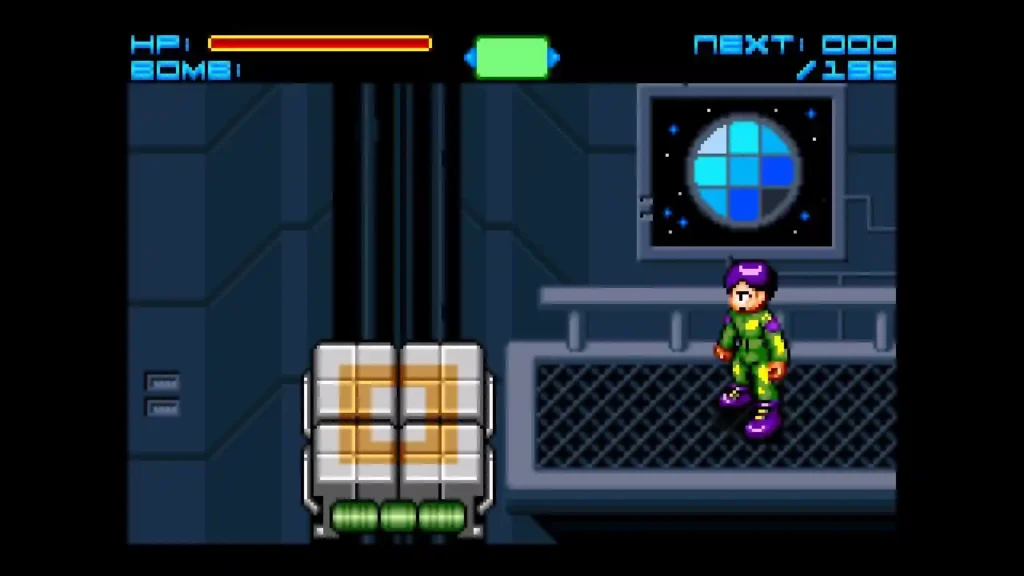This screenshot has height=576, width=1024.
Task: Click the right blue arrow beside green box
Action: tap(555, 58)
